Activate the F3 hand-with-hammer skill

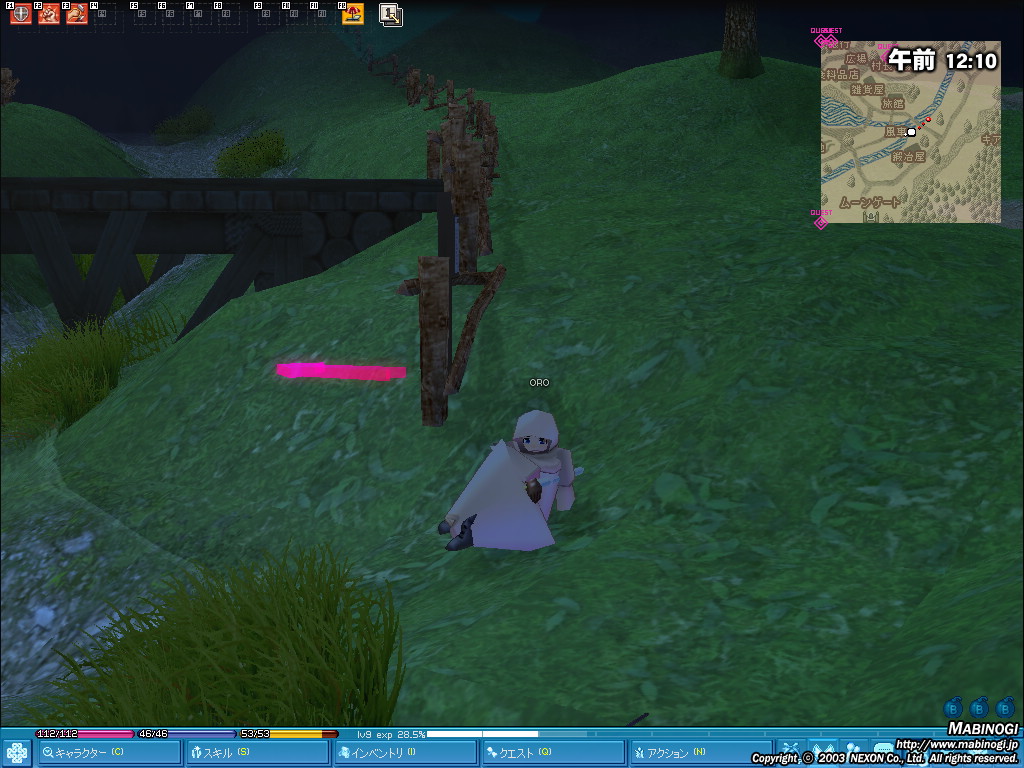pos(77,14)
